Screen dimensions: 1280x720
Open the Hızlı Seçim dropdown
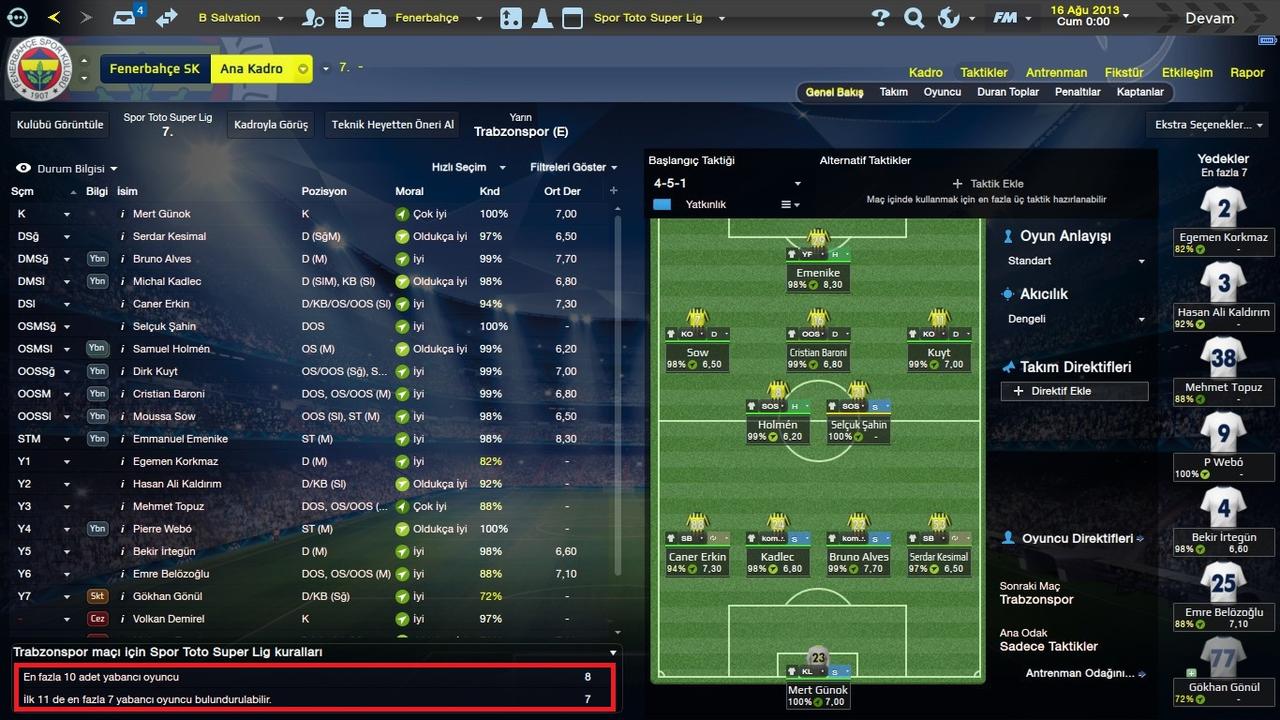[468, 168]
